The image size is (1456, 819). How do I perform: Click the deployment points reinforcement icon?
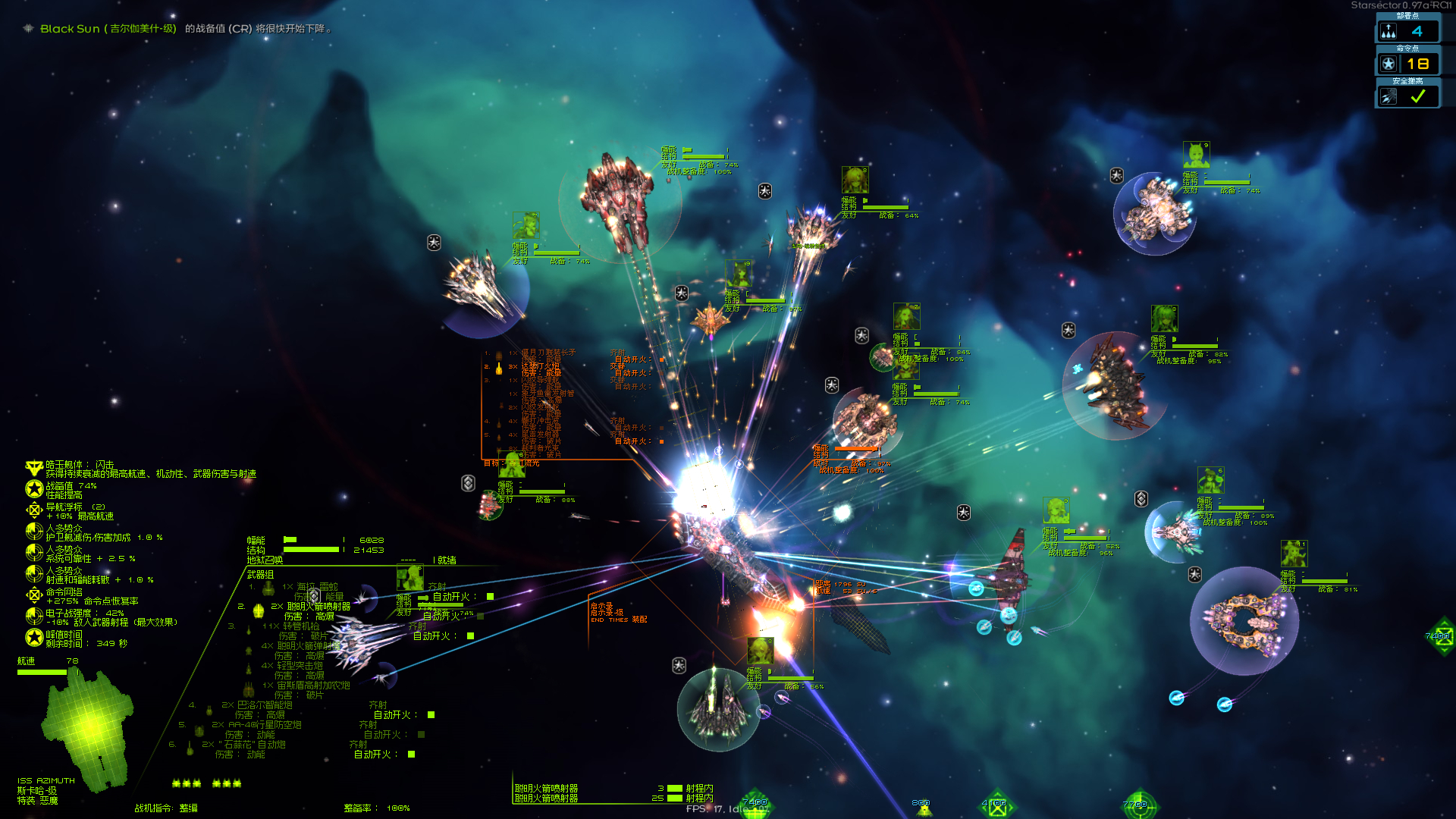1389,31
